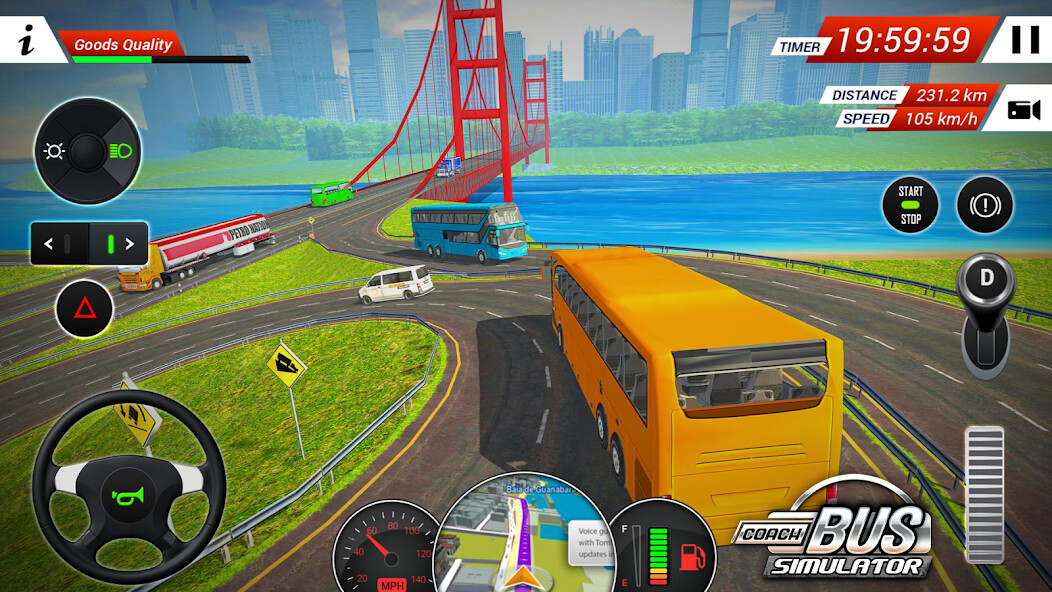Activate the right turn indicator

click(x=119, y=243)
